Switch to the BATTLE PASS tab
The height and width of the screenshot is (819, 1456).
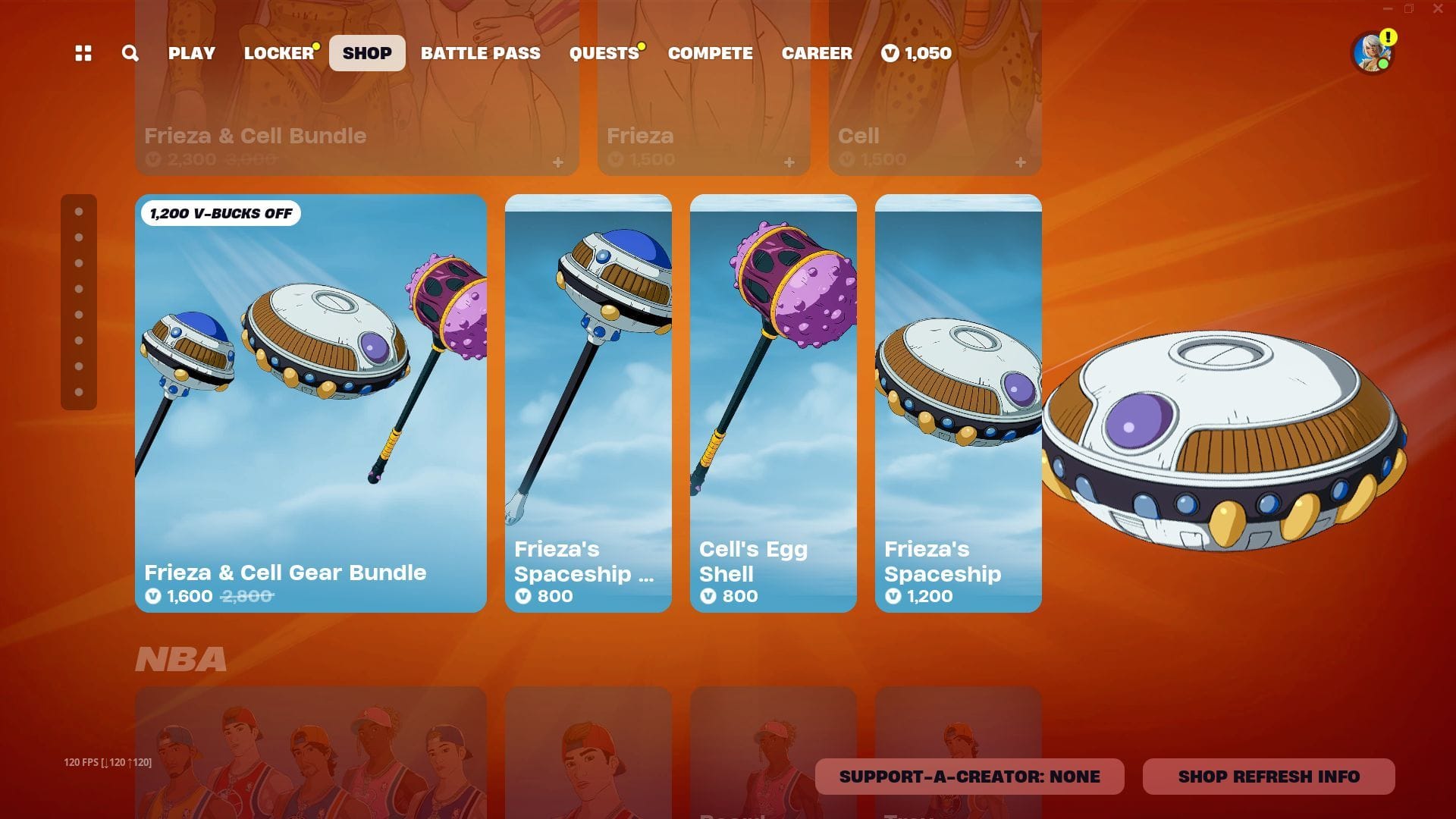(481, 53)
